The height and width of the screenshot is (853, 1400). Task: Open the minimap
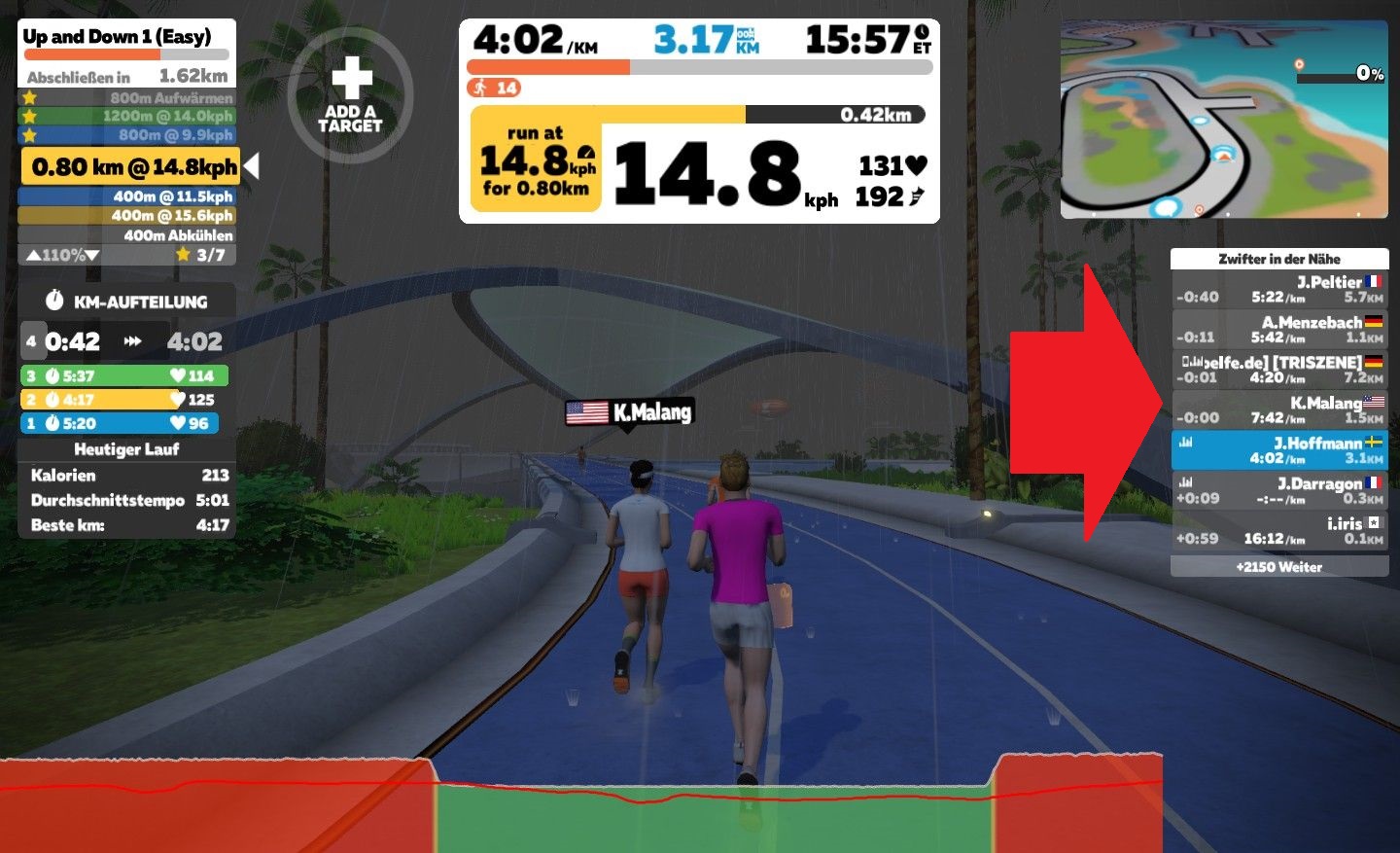pyautogui.click(x=1224, y=119)
